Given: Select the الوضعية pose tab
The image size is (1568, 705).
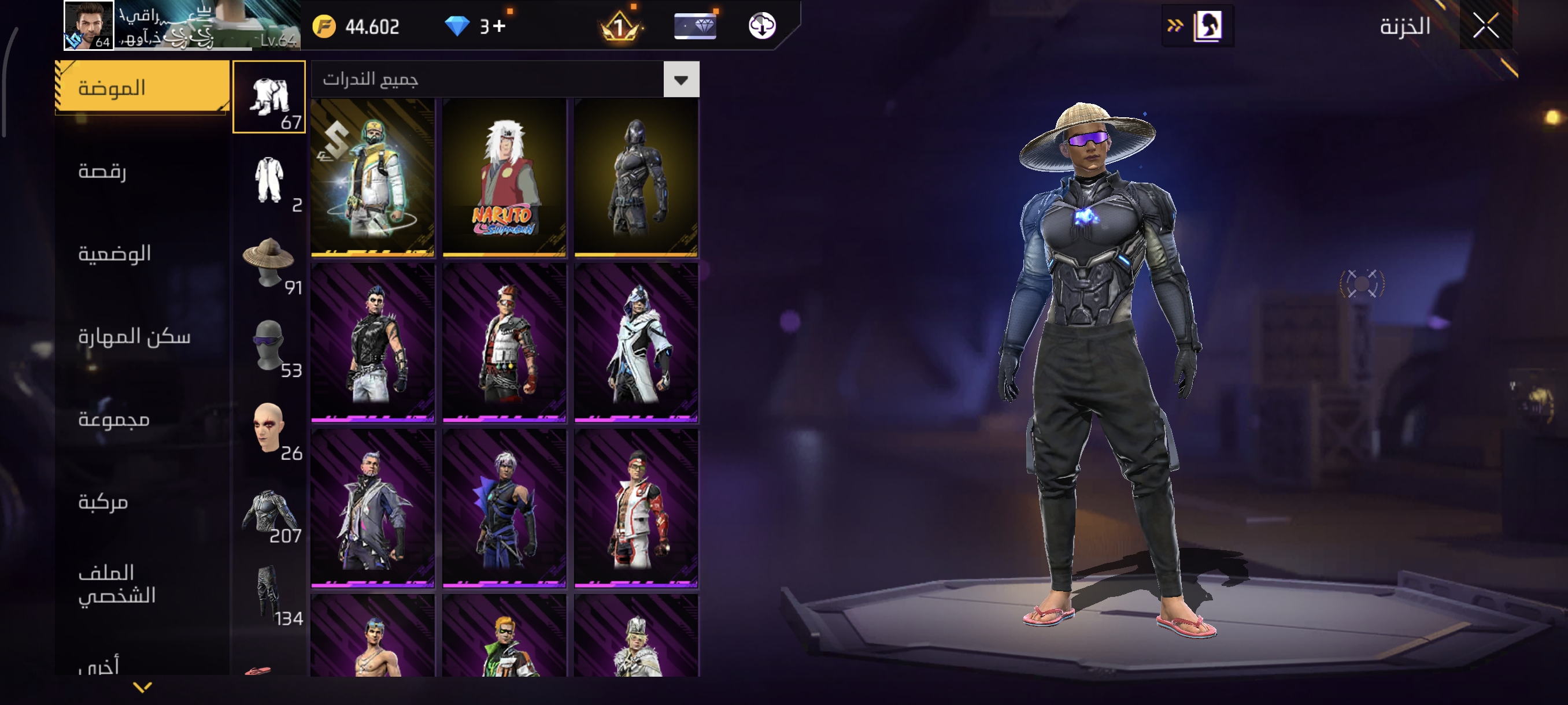Looking at the screenshot, I should coord(114,253).
